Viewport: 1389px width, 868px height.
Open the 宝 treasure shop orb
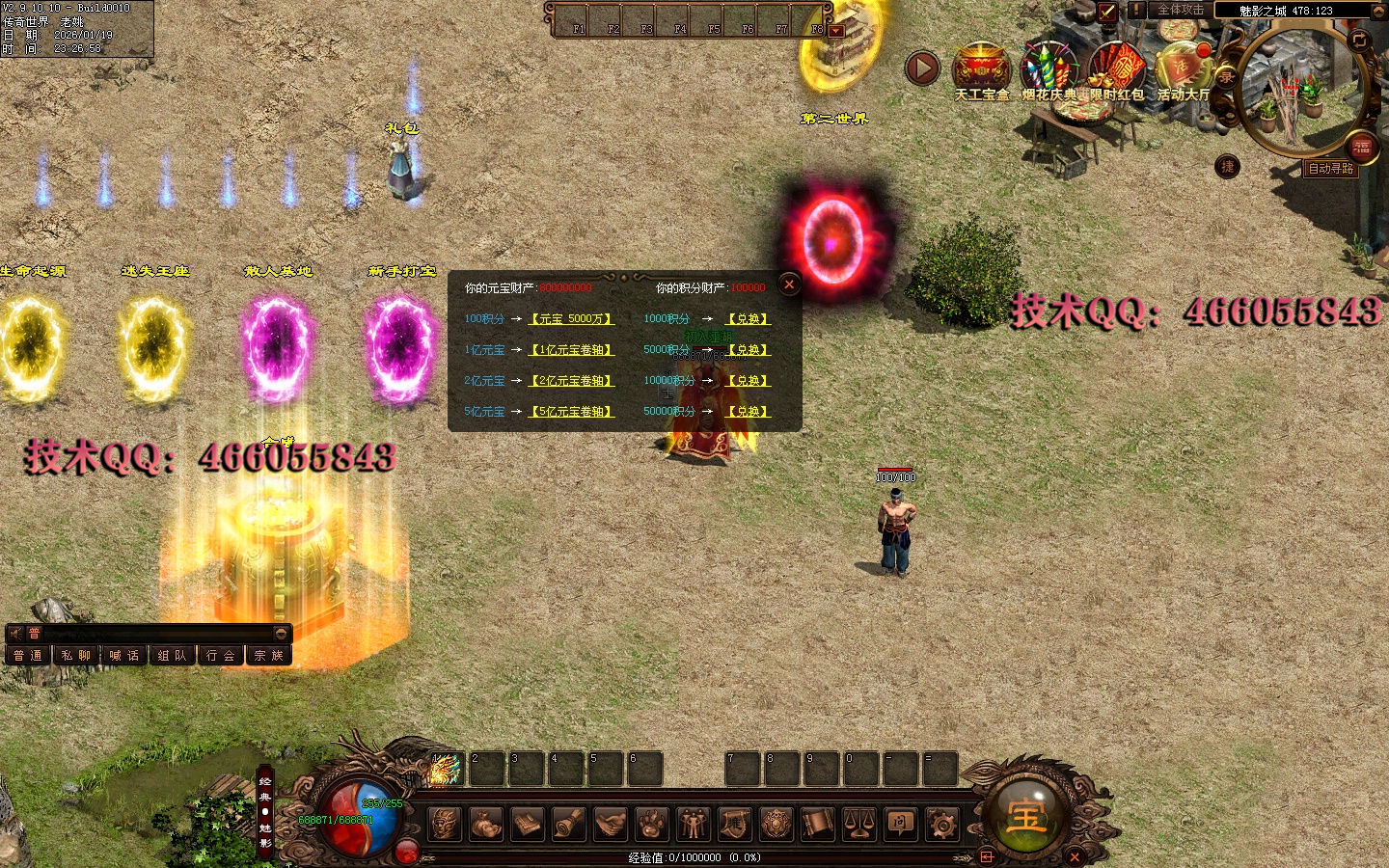pyautogui.click(x=1026, y=817)
